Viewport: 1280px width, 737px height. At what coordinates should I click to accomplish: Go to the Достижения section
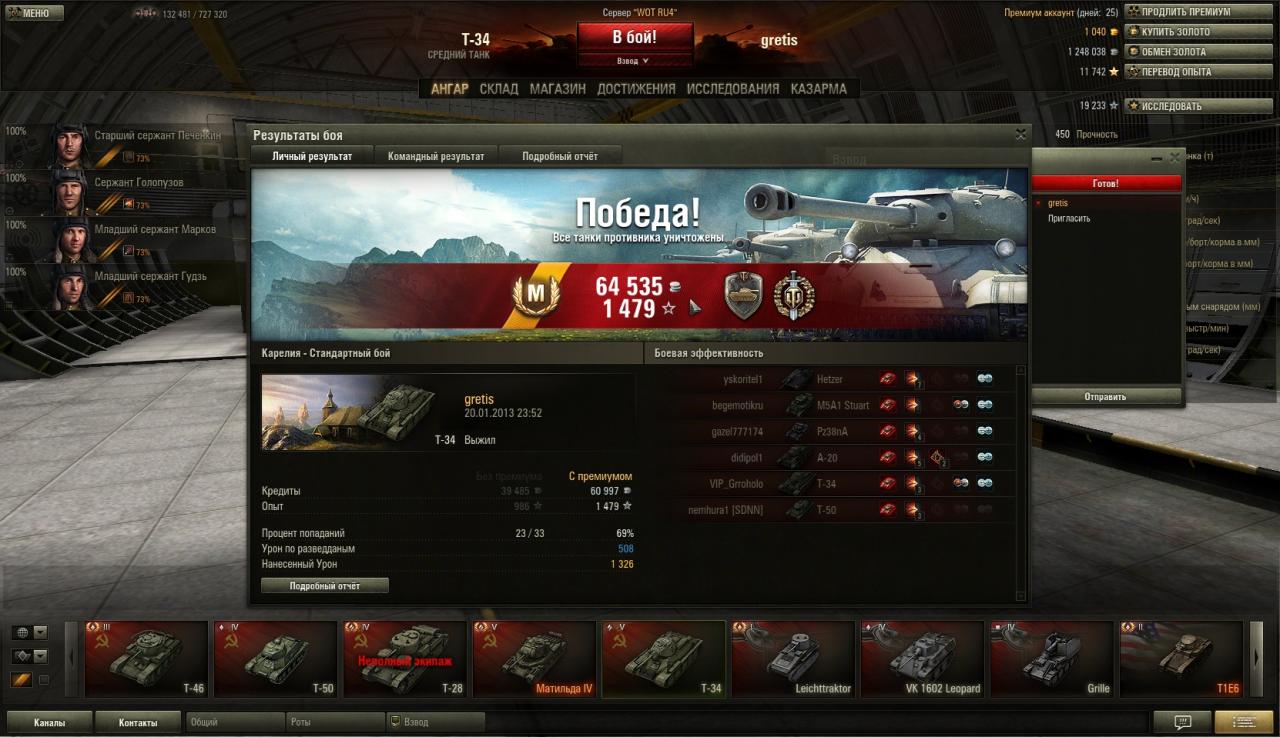[x=636, y=88]
